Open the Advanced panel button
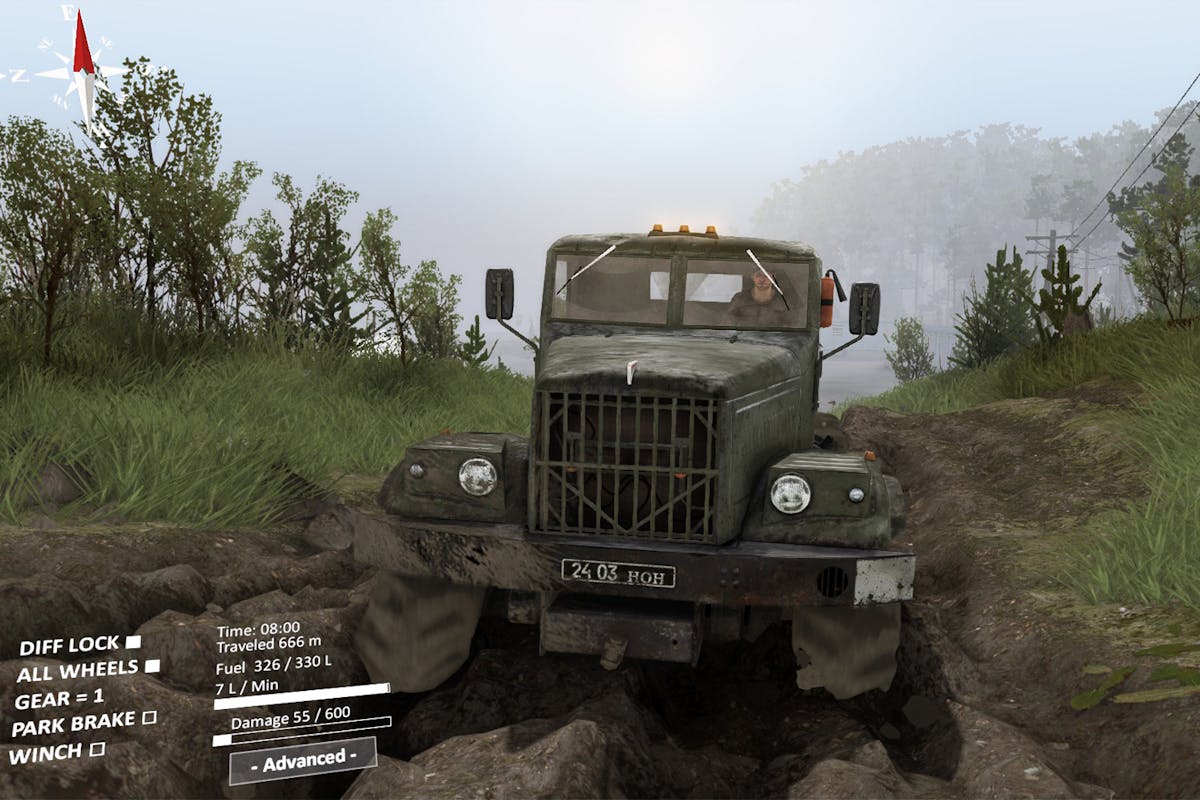The height and width of the screenshot is (800, 1200). [302, 760]
